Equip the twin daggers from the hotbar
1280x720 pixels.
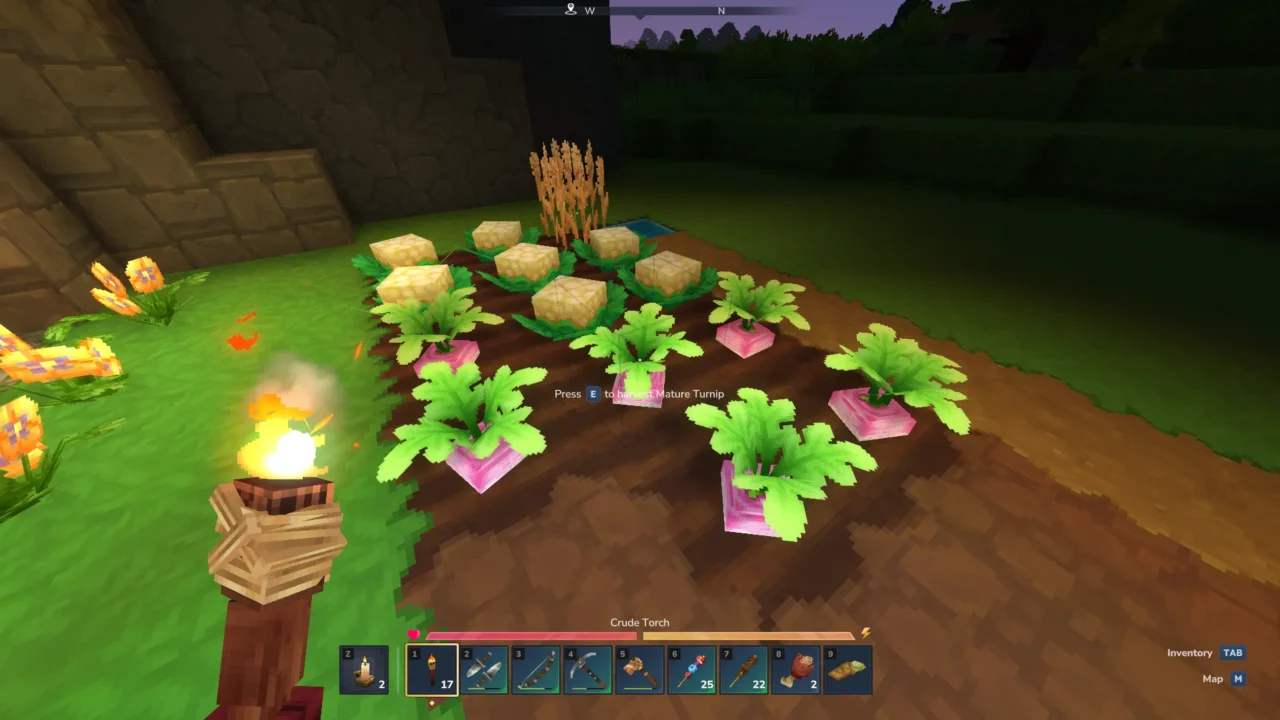484,670
